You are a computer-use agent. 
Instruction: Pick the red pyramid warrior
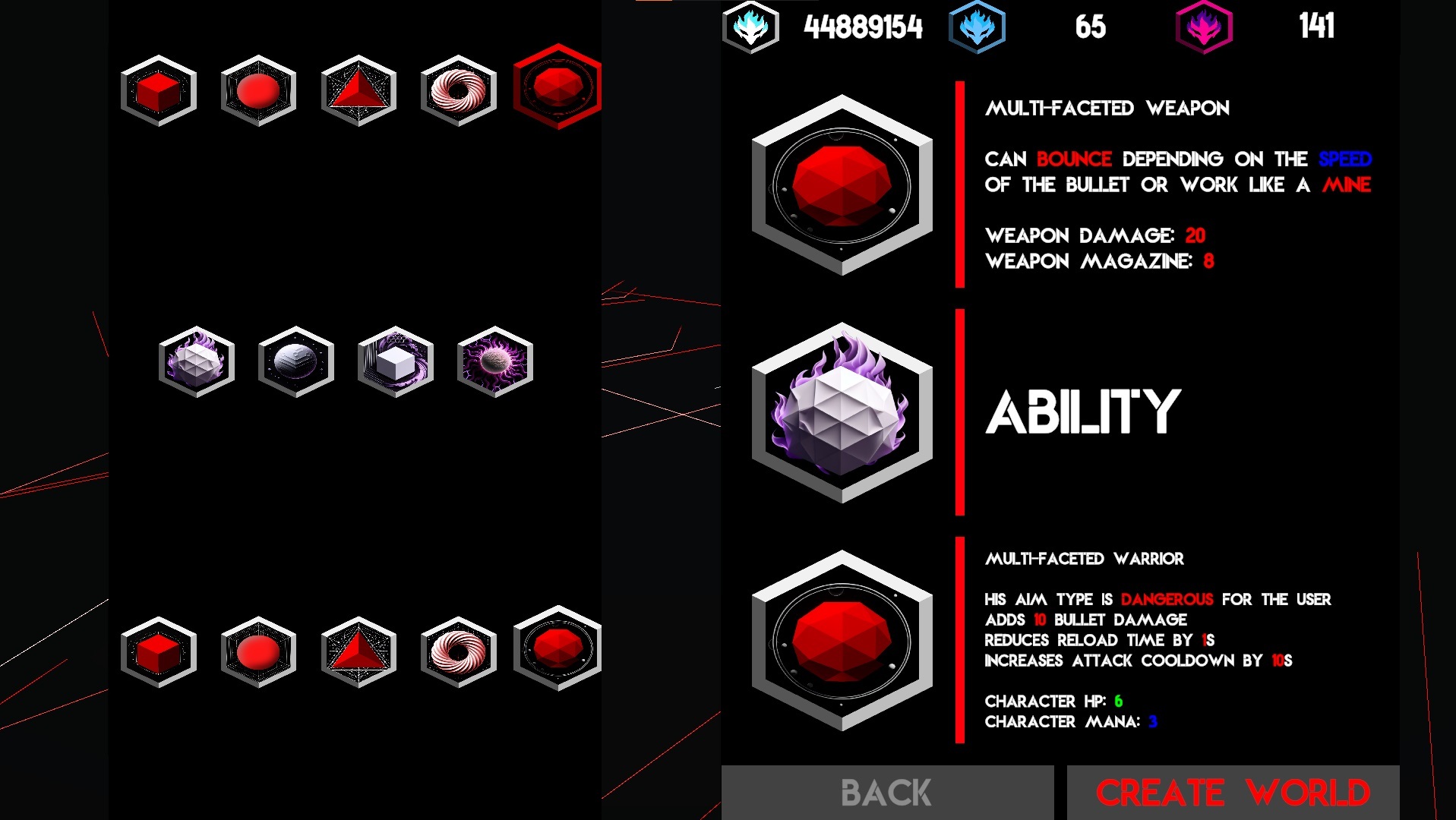click(358, 651)
